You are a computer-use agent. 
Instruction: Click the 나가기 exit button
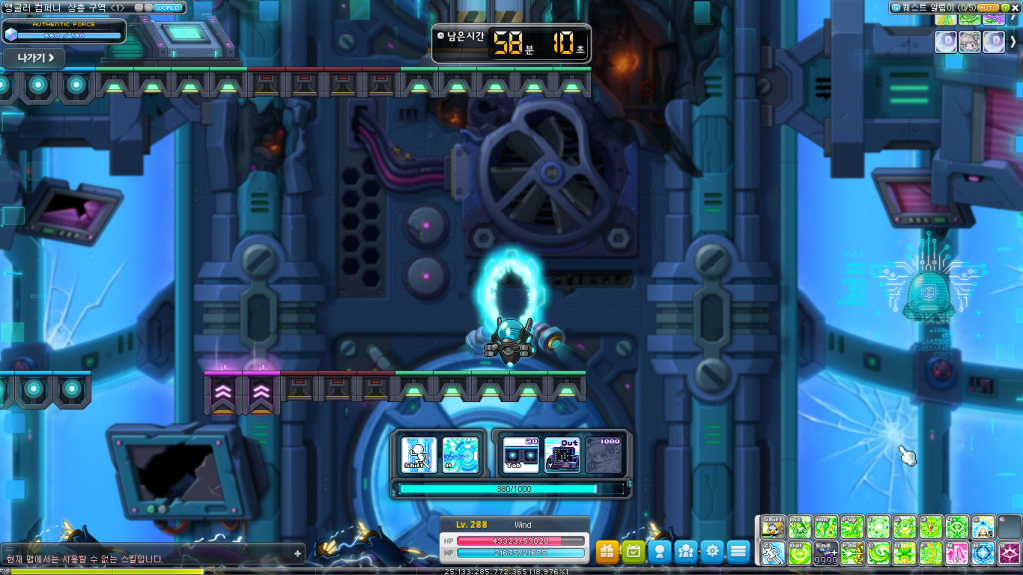coord(33,57)
